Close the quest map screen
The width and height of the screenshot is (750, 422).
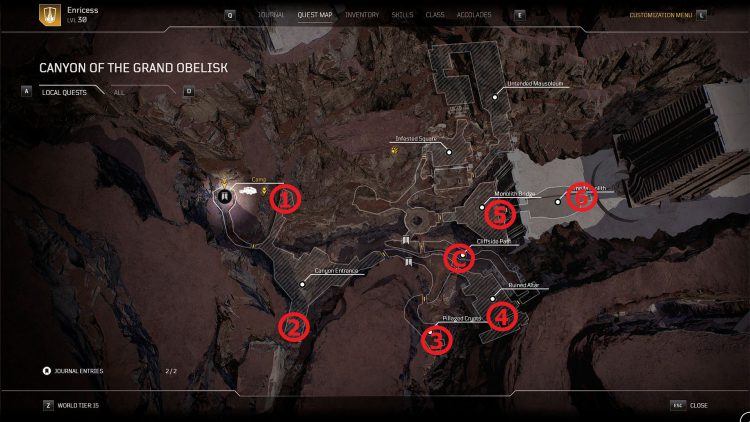[x=698, y=405]
